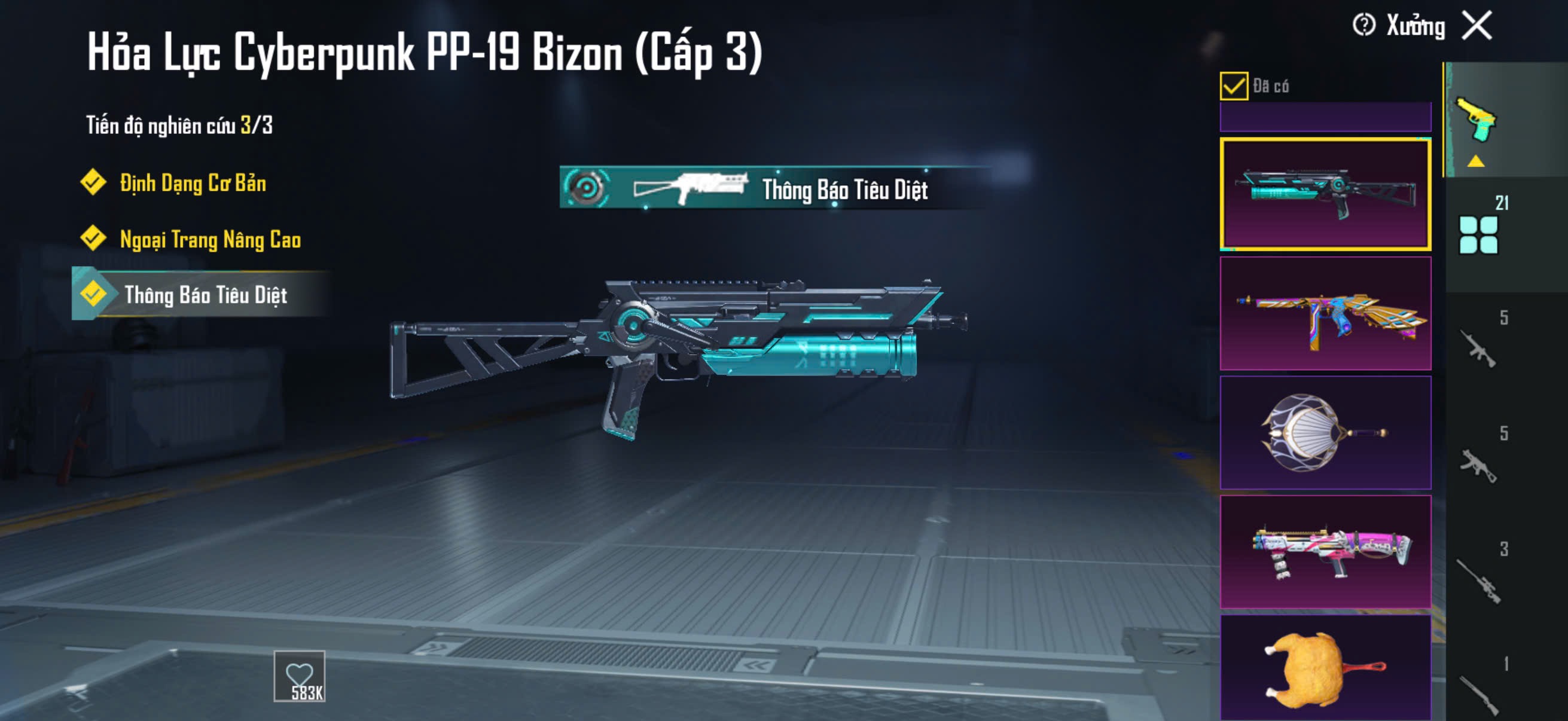The height and width of the screenshot is (721, 1568).
Task: Select the pink shotgun skin thumbnail
Action: click(1325, 552)
